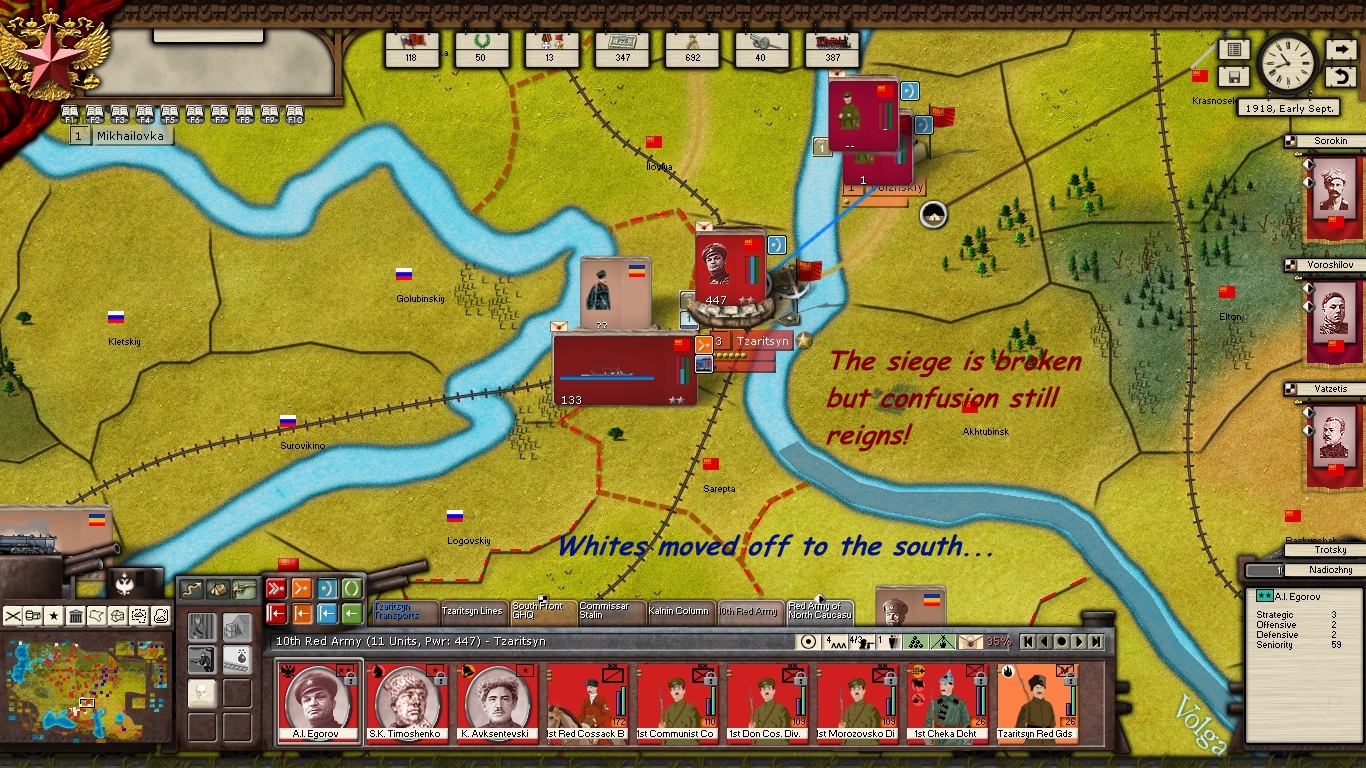The image size is (1366, 768).
Task: Set the red all-out assault posture
Action: tap(276, 588)
